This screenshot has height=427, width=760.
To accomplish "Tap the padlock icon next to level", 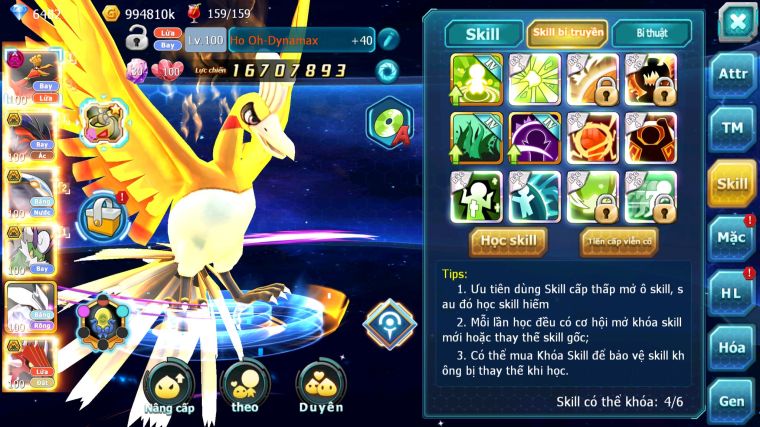I will coord(137,40).
